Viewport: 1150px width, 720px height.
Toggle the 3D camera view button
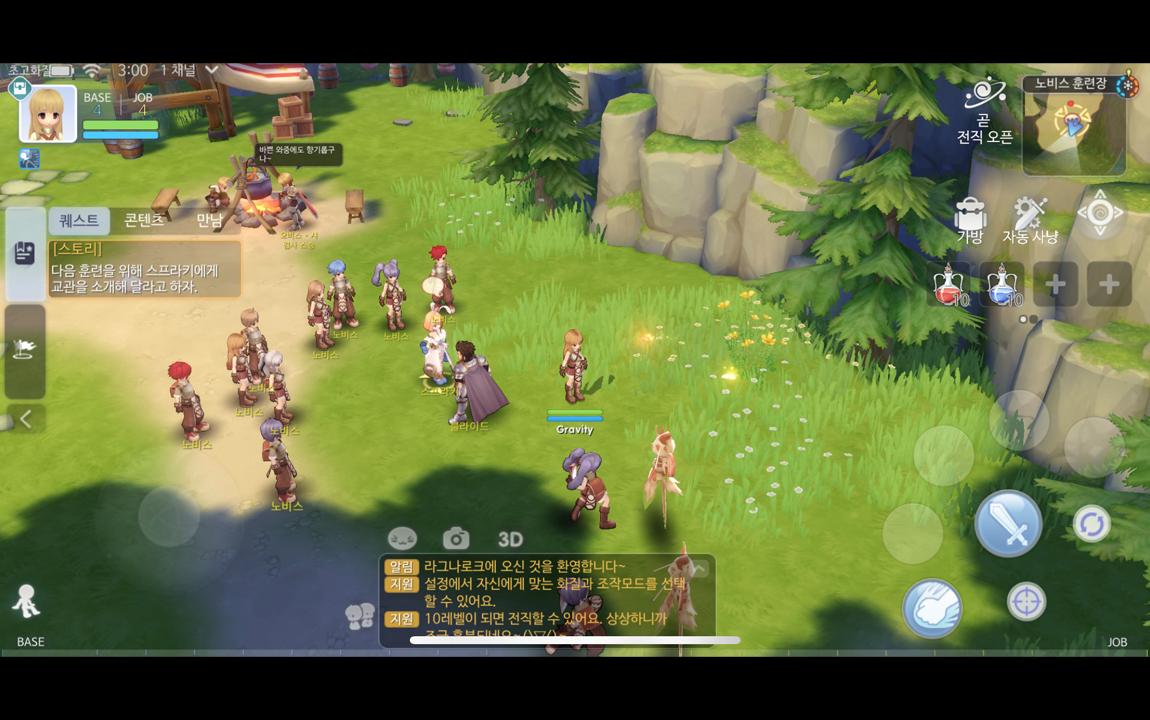(510, 539)
